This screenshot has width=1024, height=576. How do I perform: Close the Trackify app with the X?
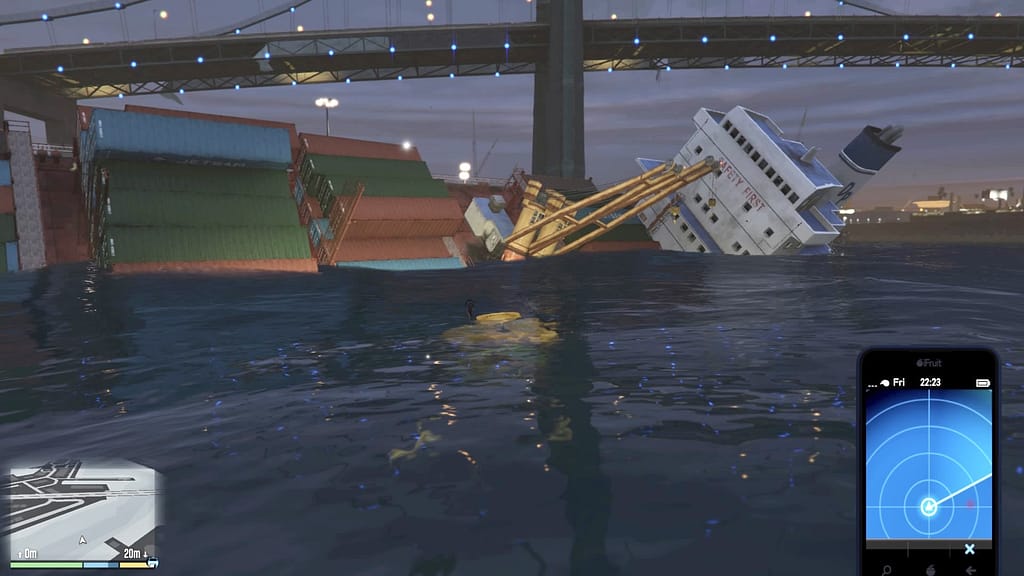[969, 549]
